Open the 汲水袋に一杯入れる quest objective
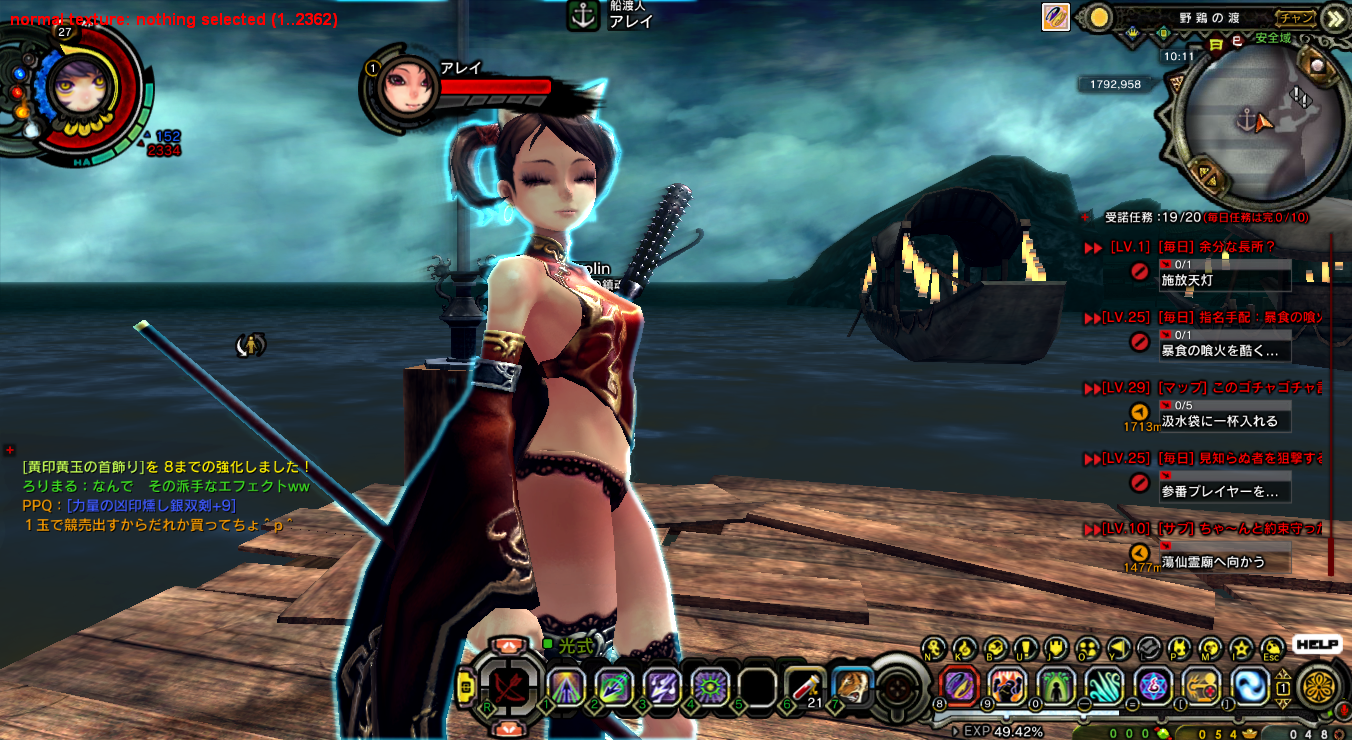The image size is (1352, 740). [1220, 421]
